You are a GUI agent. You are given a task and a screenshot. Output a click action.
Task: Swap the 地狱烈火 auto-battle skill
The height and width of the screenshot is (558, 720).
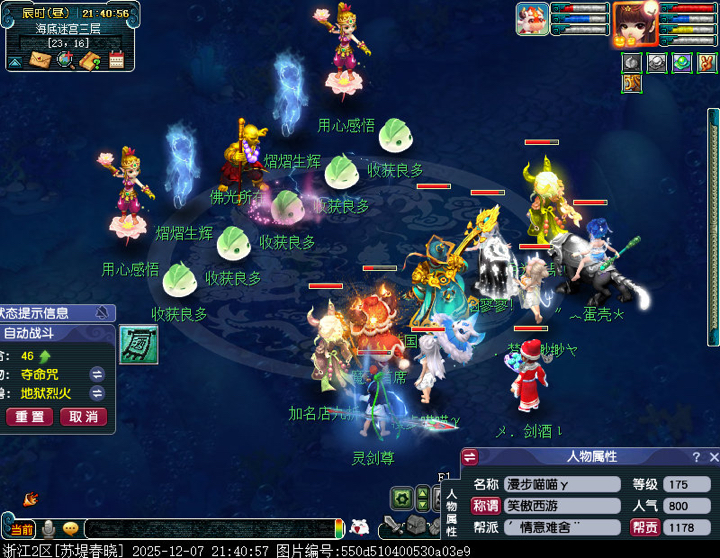[x=97, y=393]
